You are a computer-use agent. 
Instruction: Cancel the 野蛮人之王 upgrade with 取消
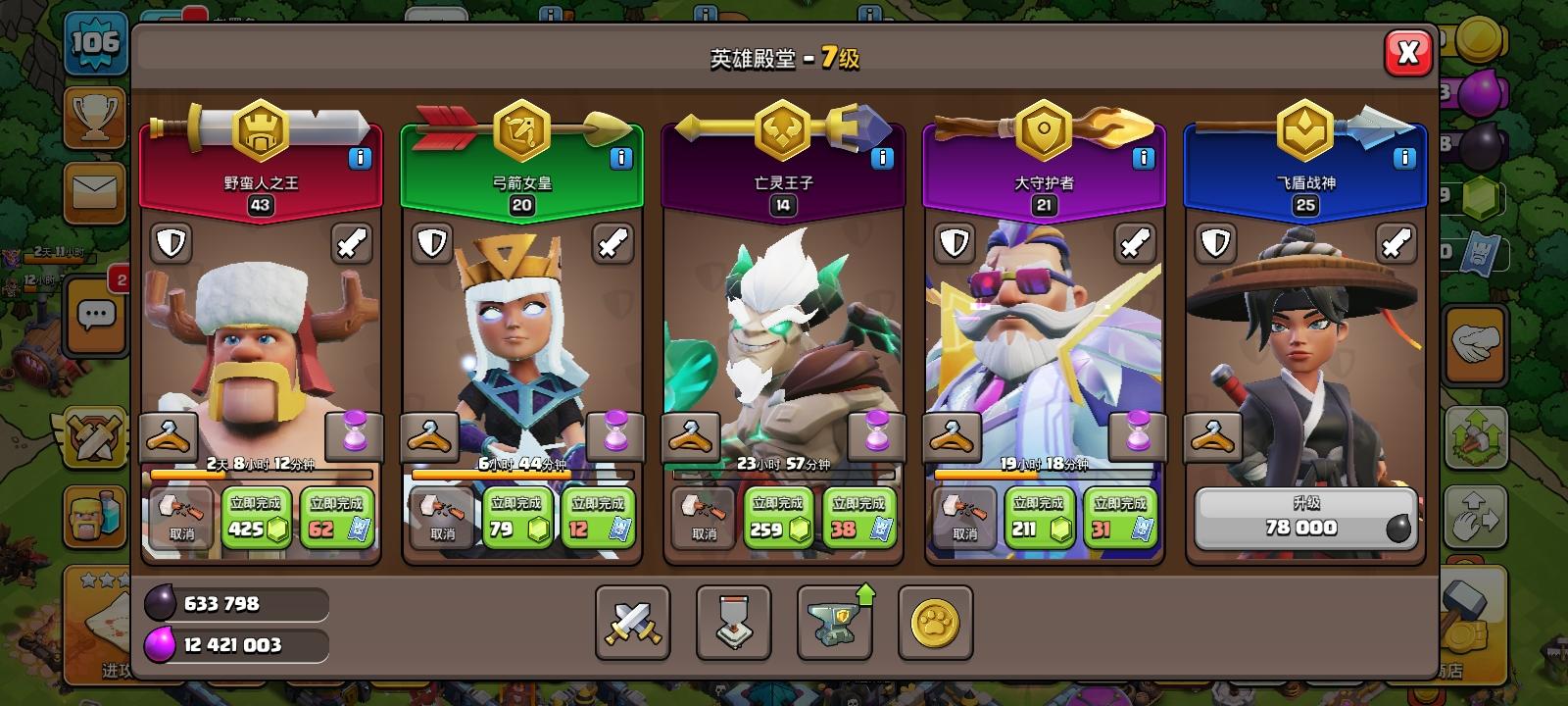178,518
